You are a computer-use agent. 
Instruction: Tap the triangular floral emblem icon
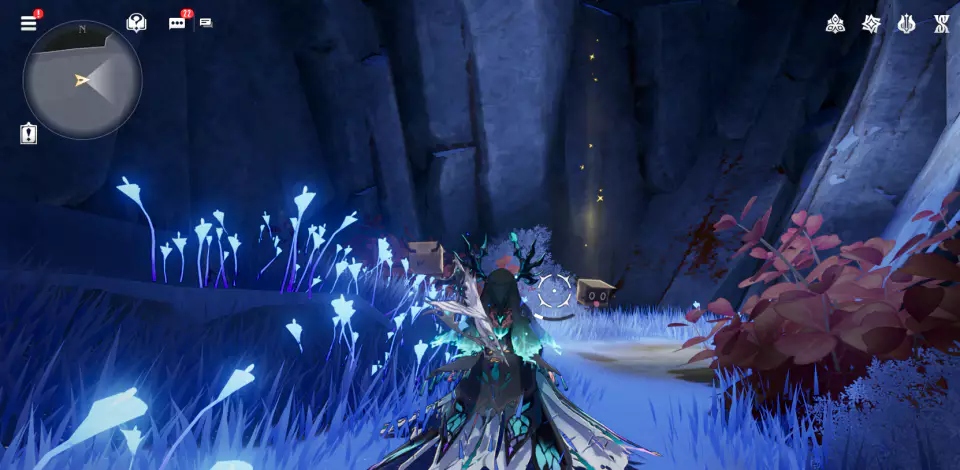[x=835, y=23]
